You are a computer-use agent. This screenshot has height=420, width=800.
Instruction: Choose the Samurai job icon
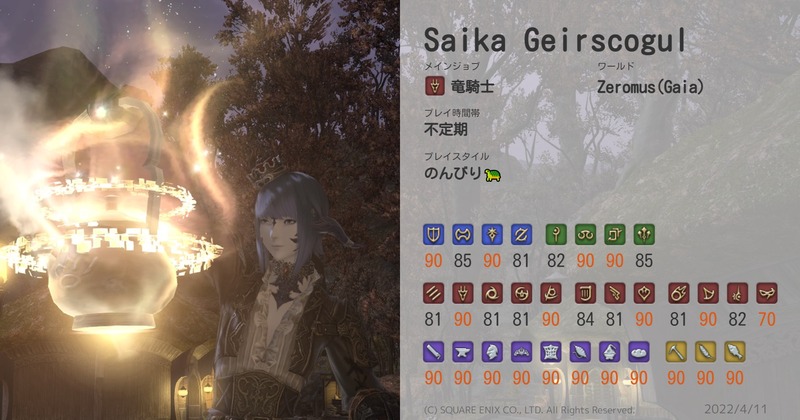[x=521, y=294]
